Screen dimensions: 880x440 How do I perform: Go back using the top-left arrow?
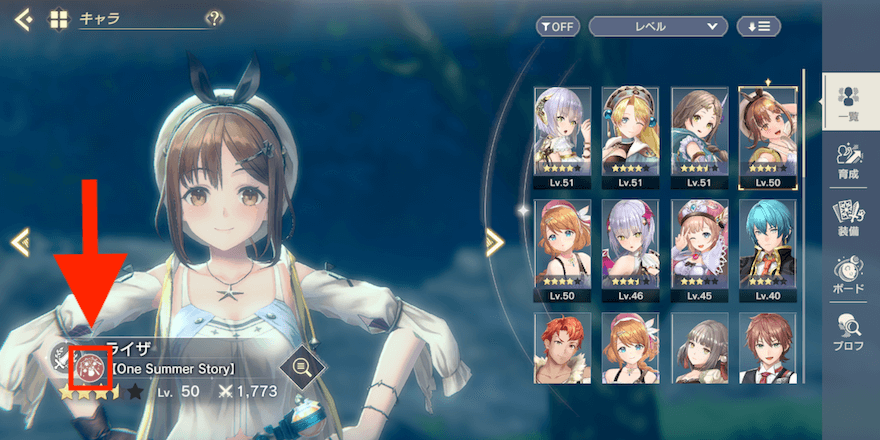pyautogui.click(x=24, y=18)
